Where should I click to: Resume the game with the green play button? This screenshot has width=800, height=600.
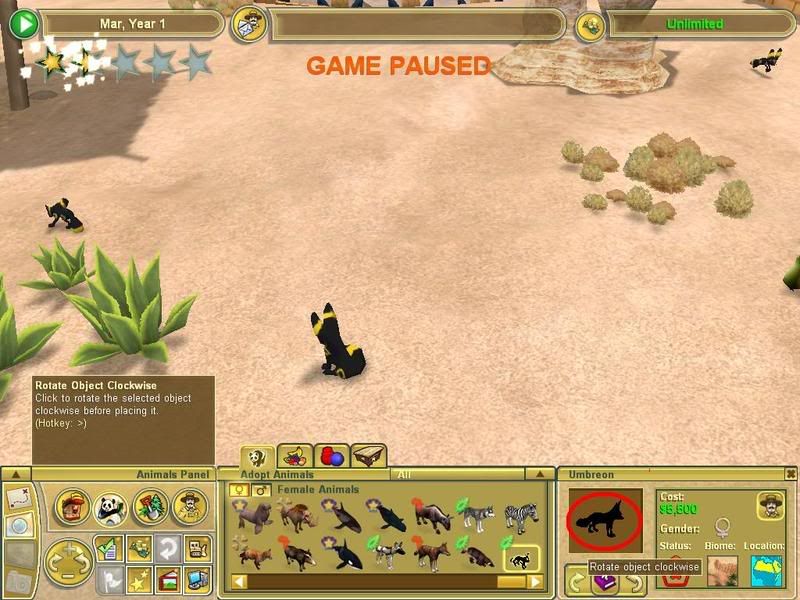(x=26, y=23)
